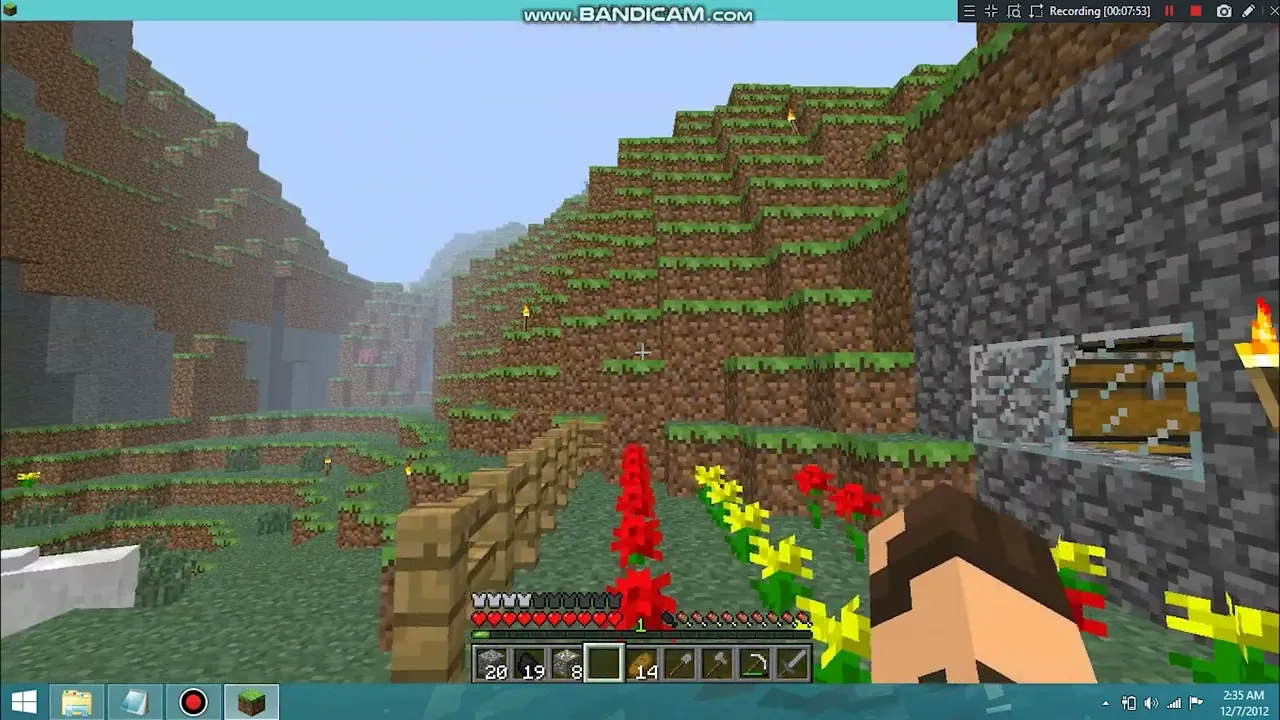Equip the axe from the hotbar
This screenshot has height=720, width=1280.
point(715,664)
